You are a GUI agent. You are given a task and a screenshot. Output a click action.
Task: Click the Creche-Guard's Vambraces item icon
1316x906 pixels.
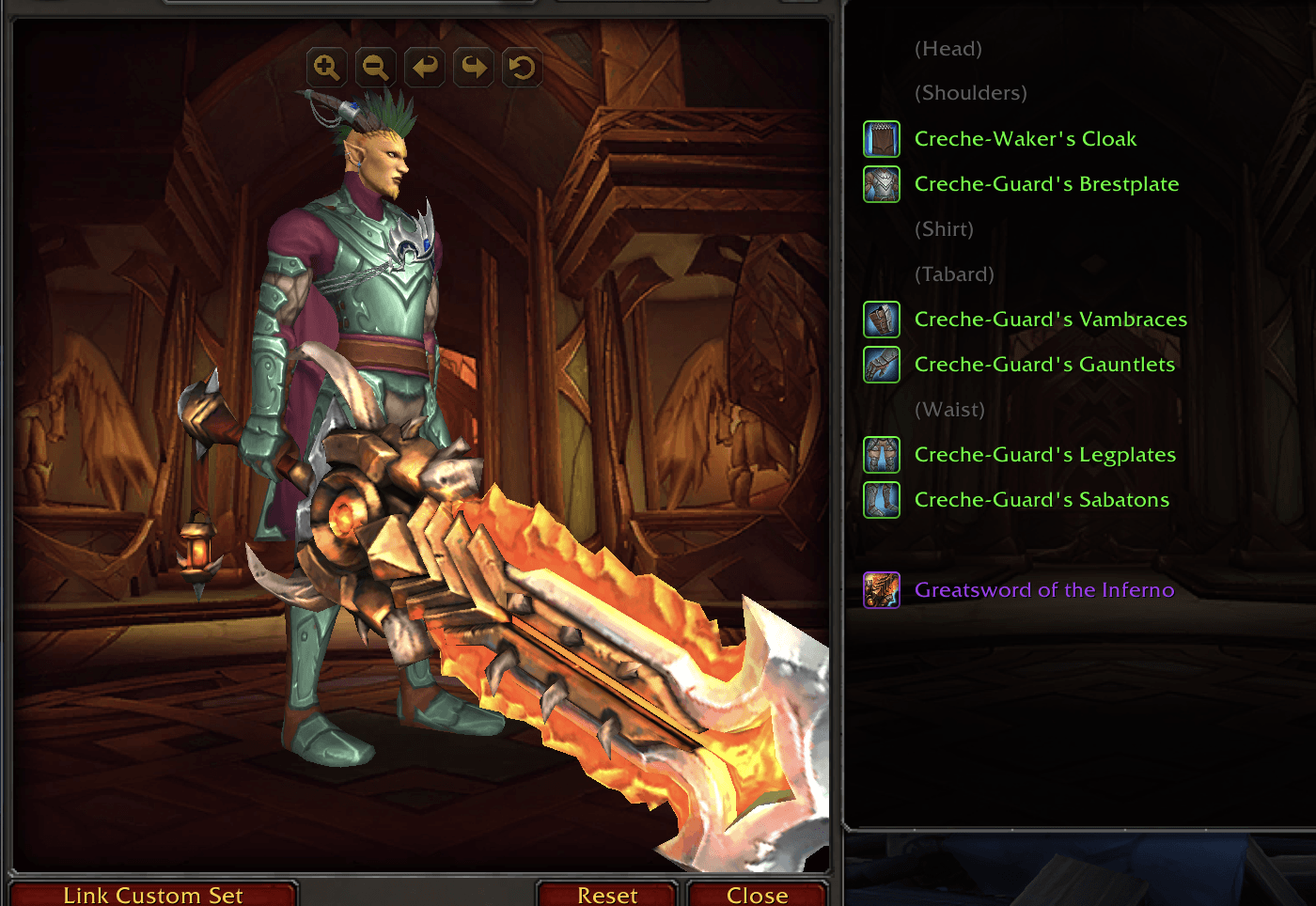(x=881, y=320)
